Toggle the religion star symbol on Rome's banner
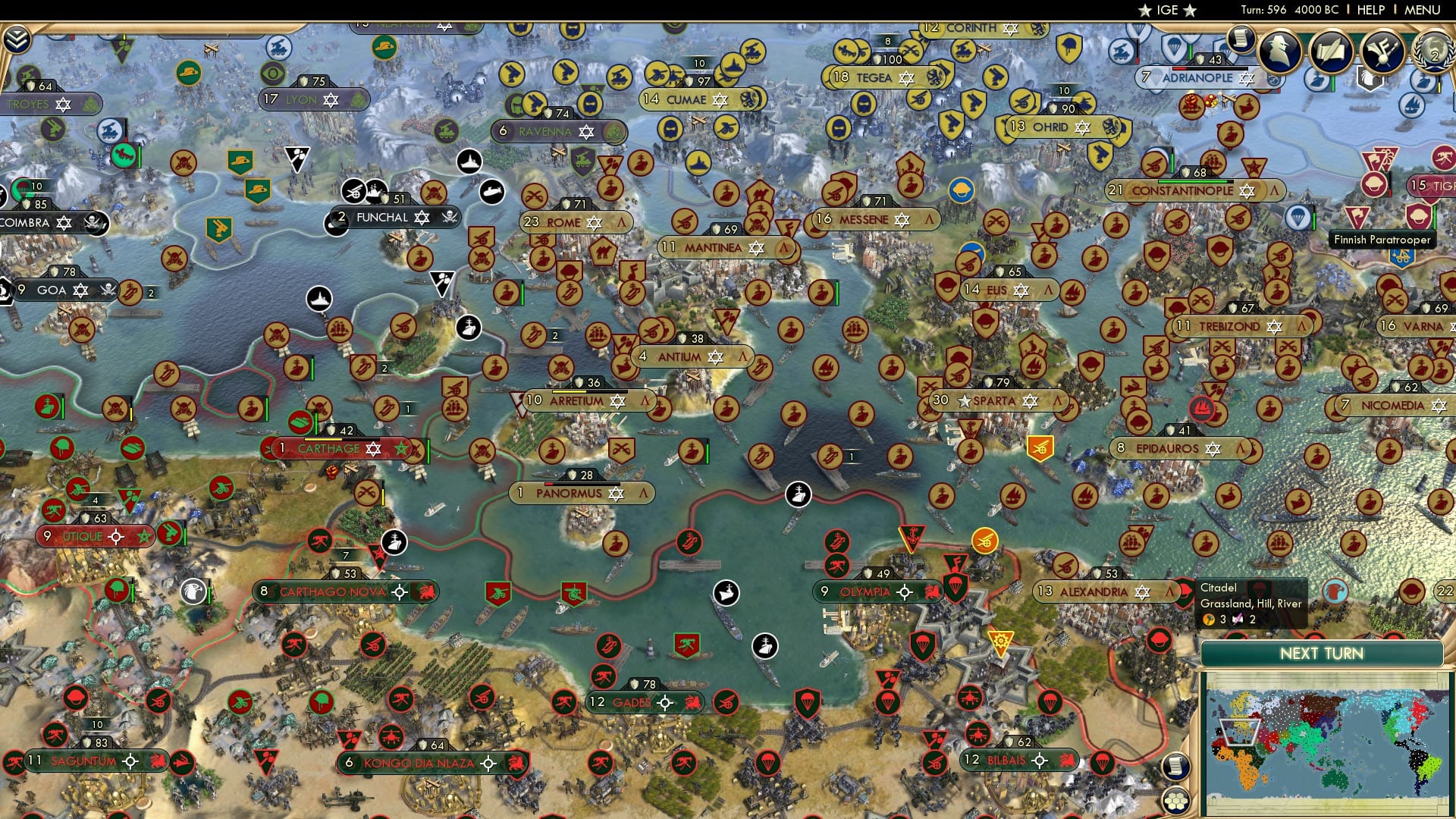 tap(594, 223)
